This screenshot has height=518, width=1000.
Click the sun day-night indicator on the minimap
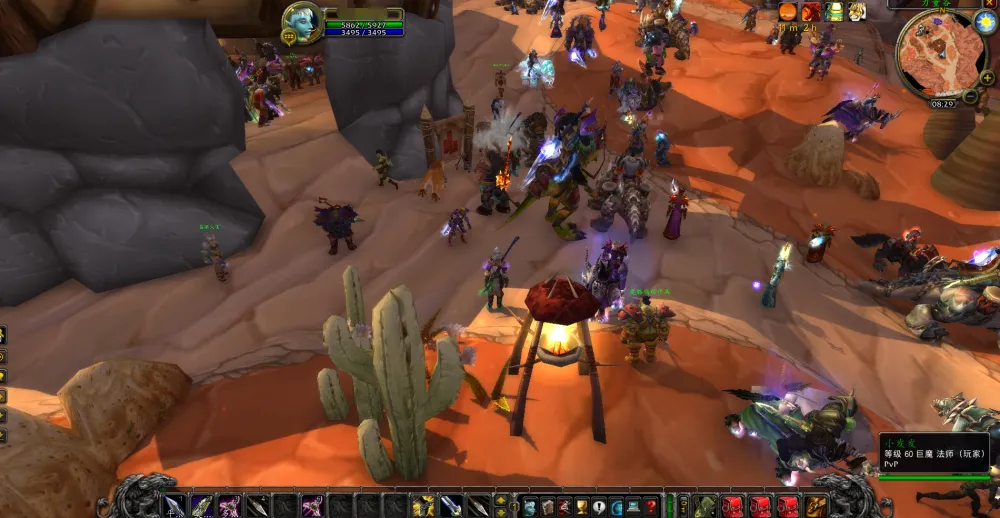click(x=984, y=23)
